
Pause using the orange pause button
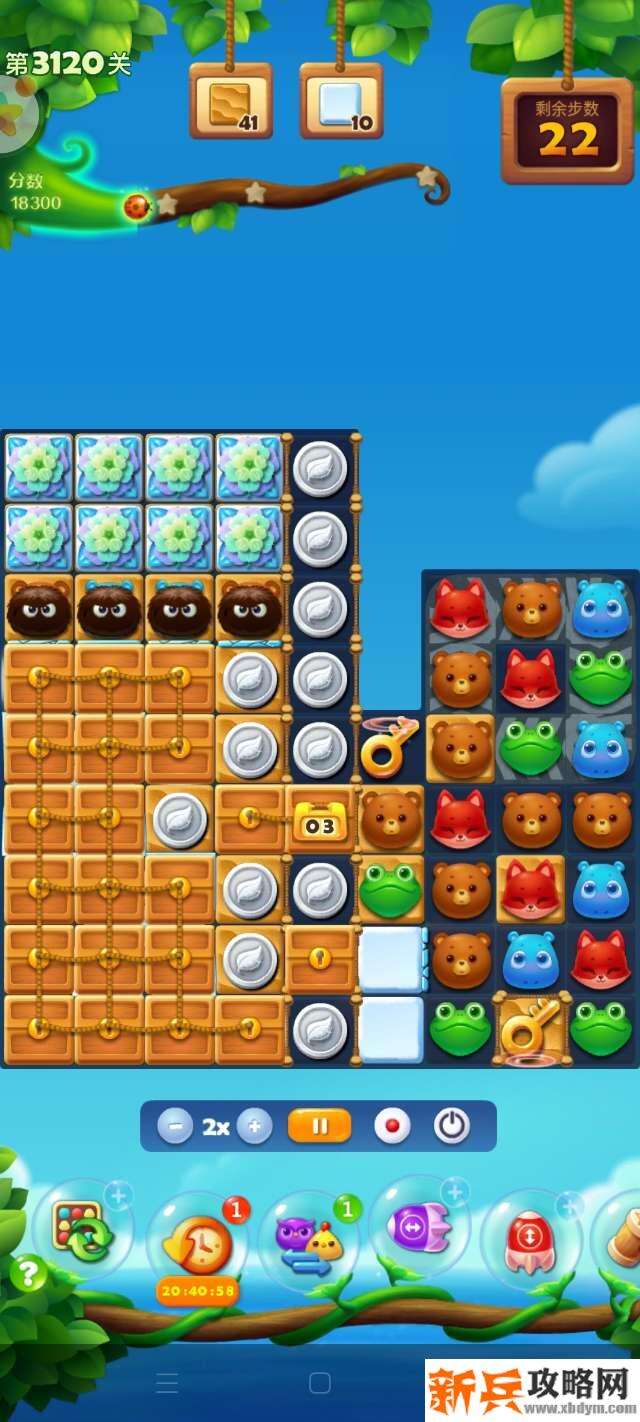pos(319,1126)
